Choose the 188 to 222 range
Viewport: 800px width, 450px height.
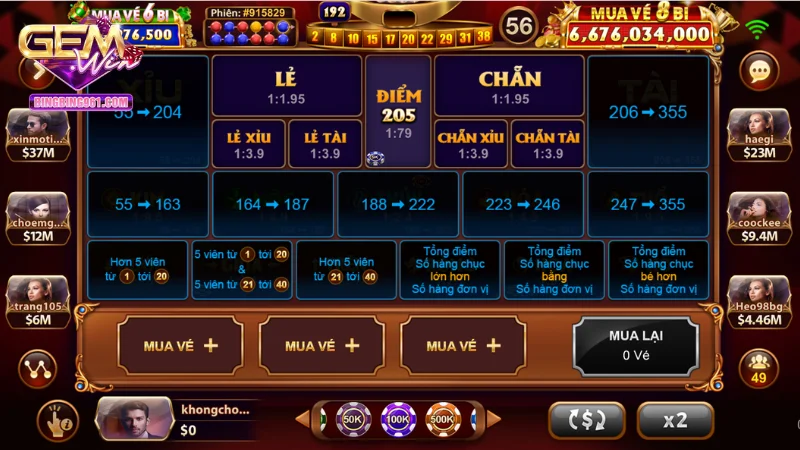(x=397, y=204)
